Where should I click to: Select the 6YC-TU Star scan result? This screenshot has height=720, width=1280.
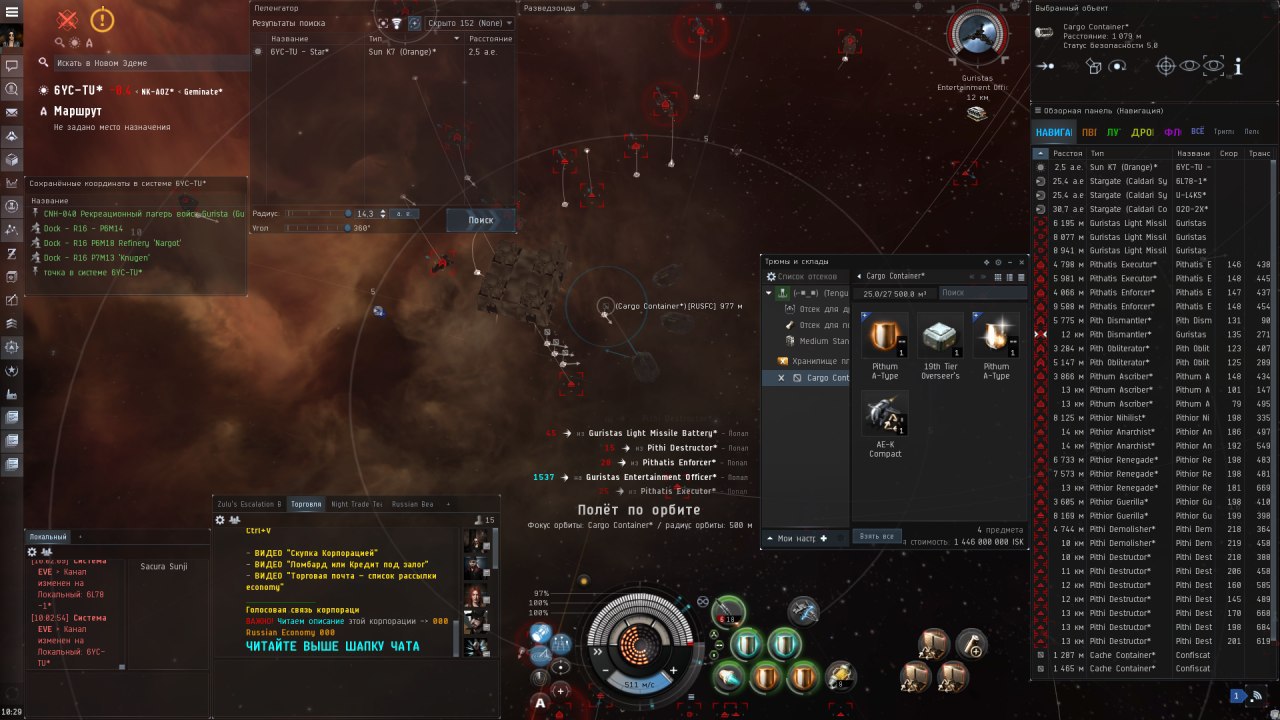[x=299, y=51]
